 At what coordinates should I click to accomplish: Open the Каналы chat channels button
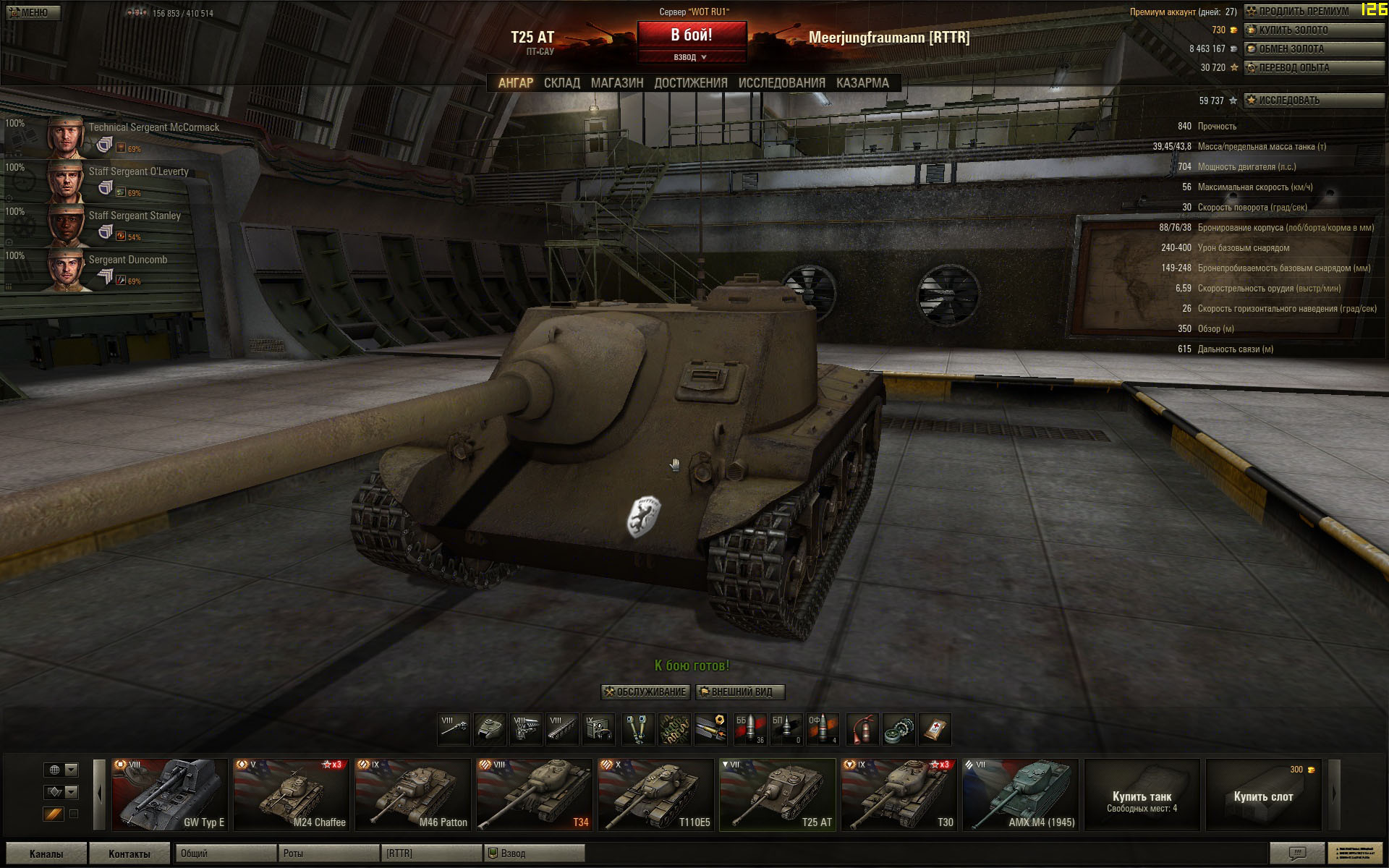(46, 854)
